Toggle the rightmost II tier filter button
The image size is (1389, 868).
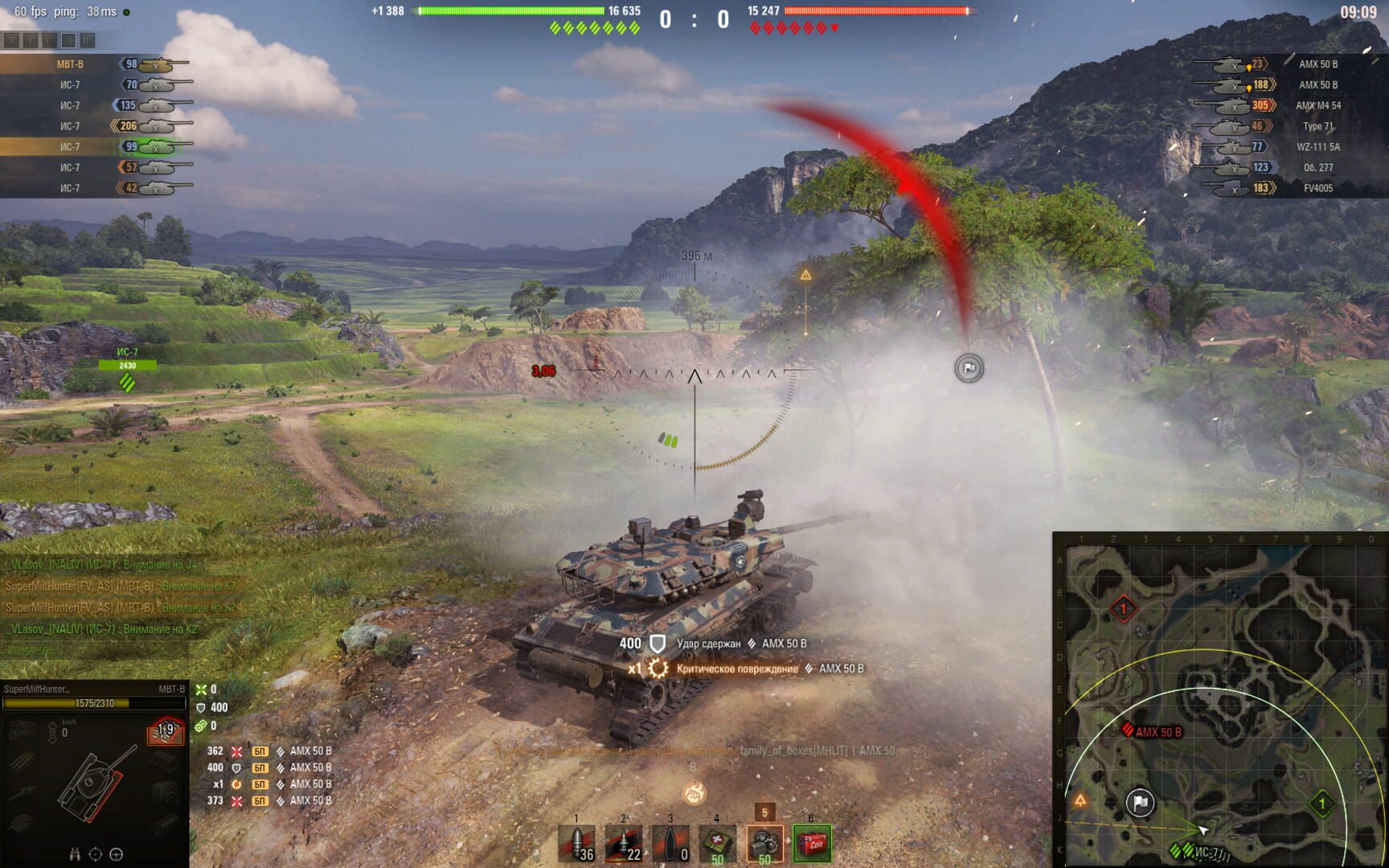(88, 39)
